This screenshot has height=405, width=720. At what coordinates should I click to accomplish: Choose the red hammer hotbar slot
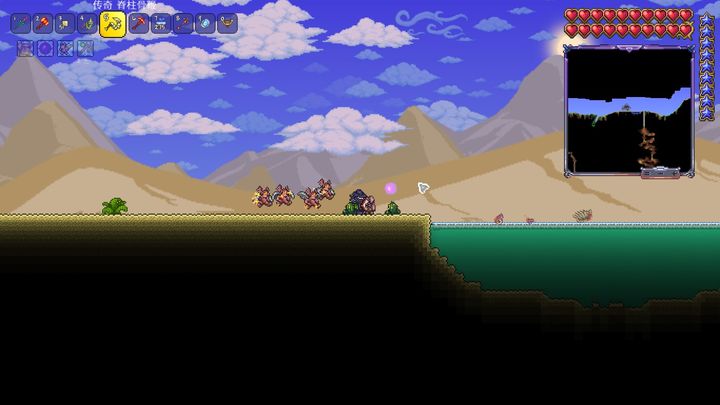coord(44,24)
